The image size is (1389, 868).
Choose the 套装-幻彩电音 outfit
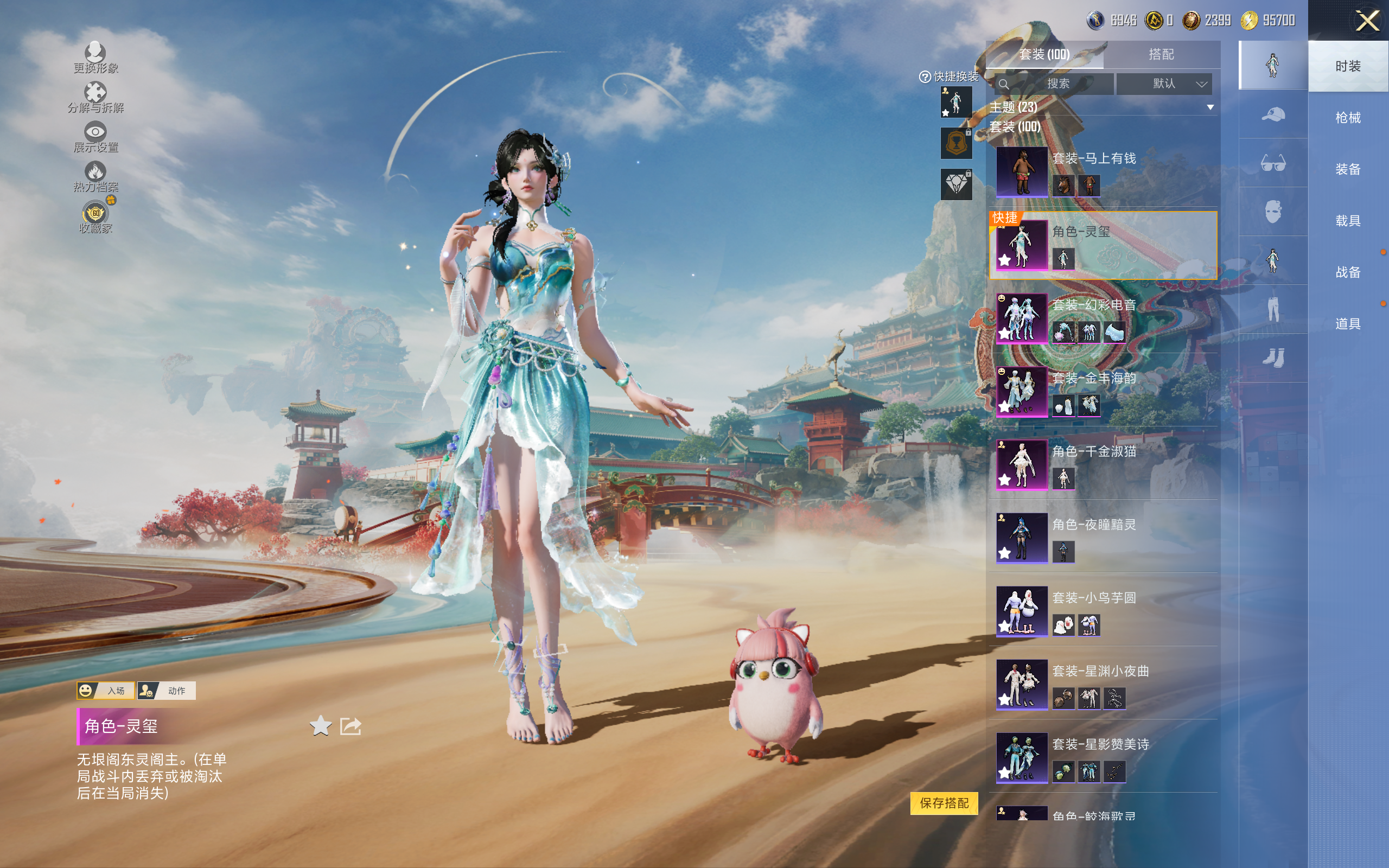(1102, 317)
